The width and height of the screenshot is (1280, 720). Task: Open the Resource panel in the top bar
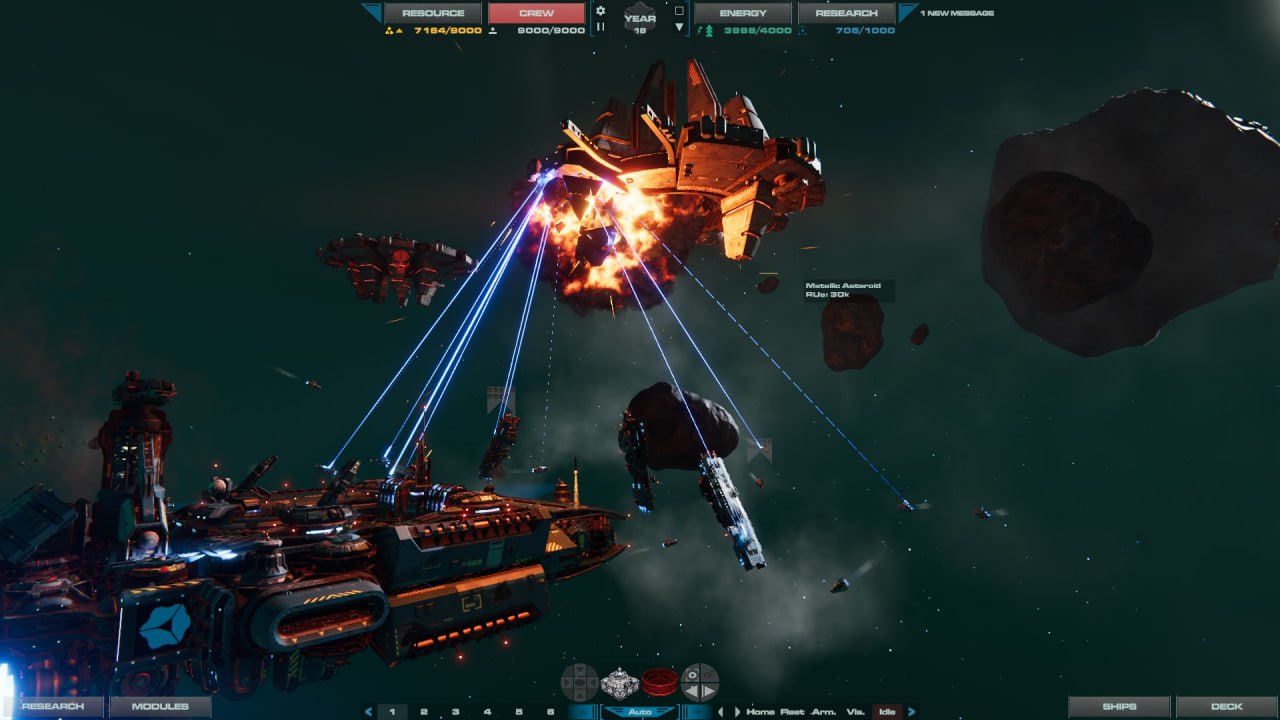tap(433, 13)
